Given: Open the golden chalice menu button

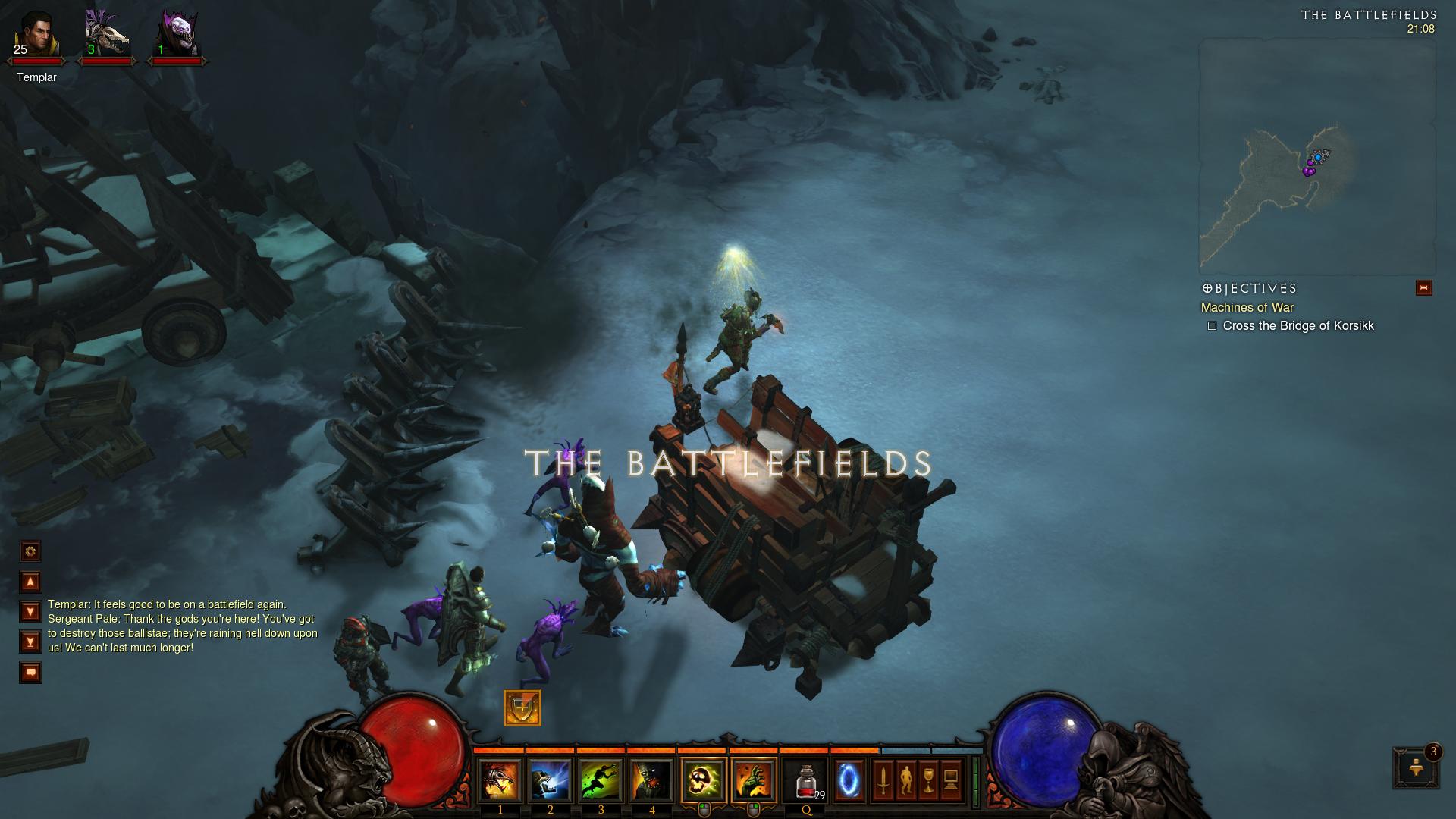Looking at the screenshot, I should click(x=928, y=780).
